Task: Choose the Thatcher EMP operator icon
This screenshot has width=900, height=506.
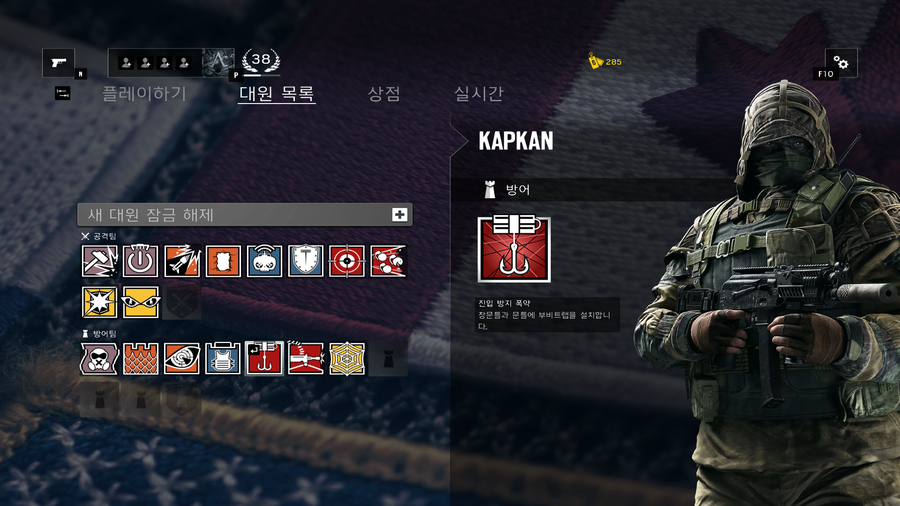Action: [141, 261]
